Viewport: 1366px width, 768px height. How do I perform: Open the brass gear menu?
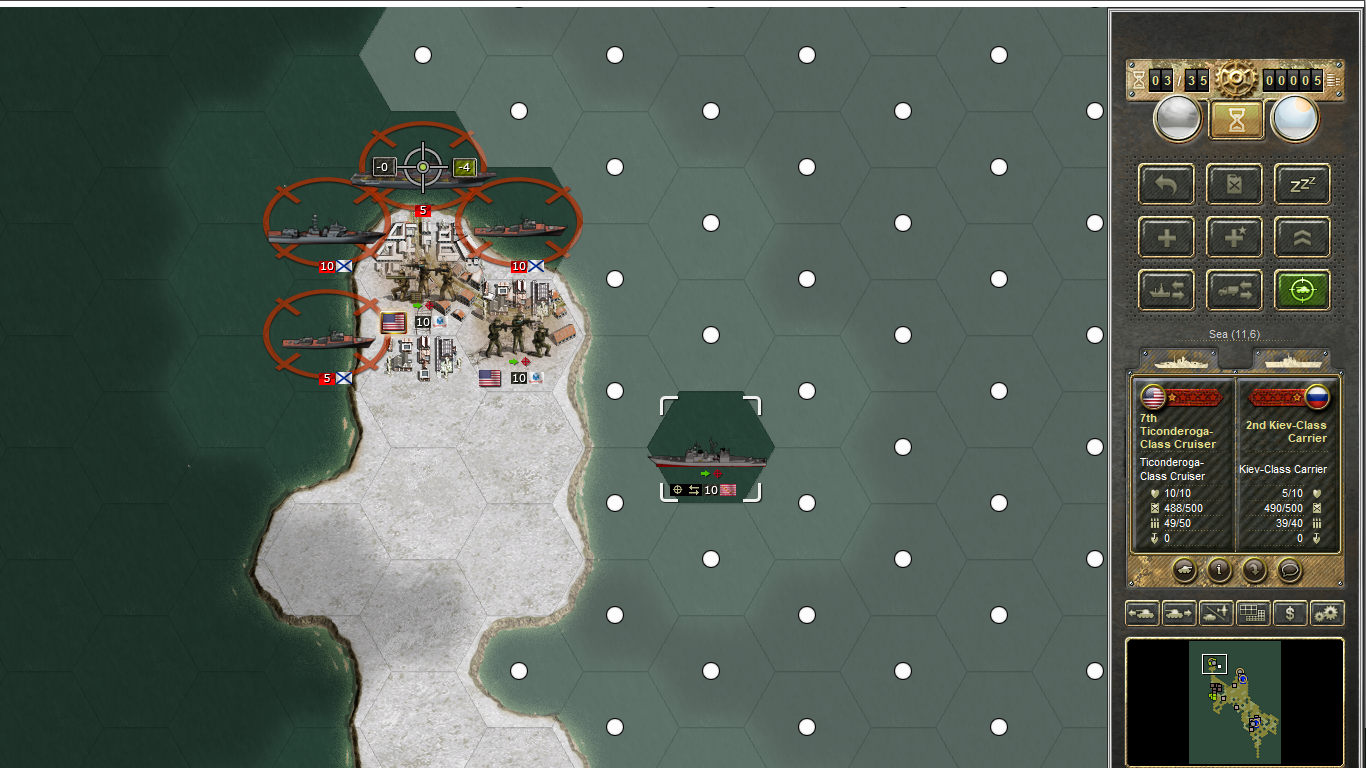(1236, 78)
